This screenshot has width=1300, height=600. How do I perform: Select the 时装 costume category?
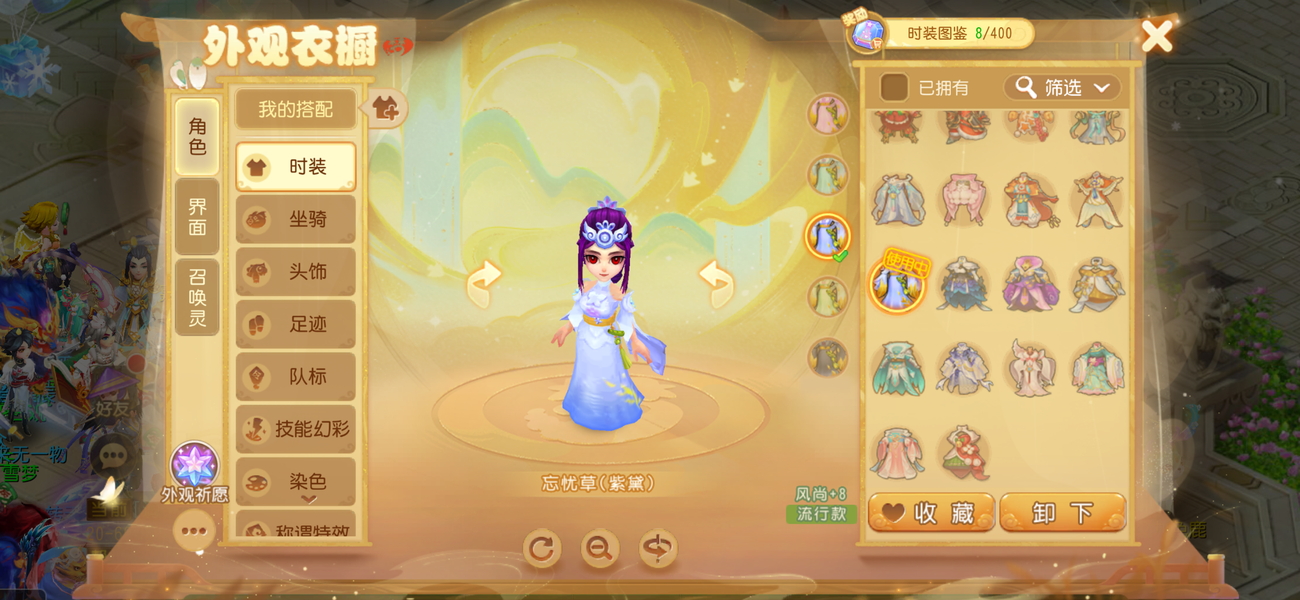point(296,167)
